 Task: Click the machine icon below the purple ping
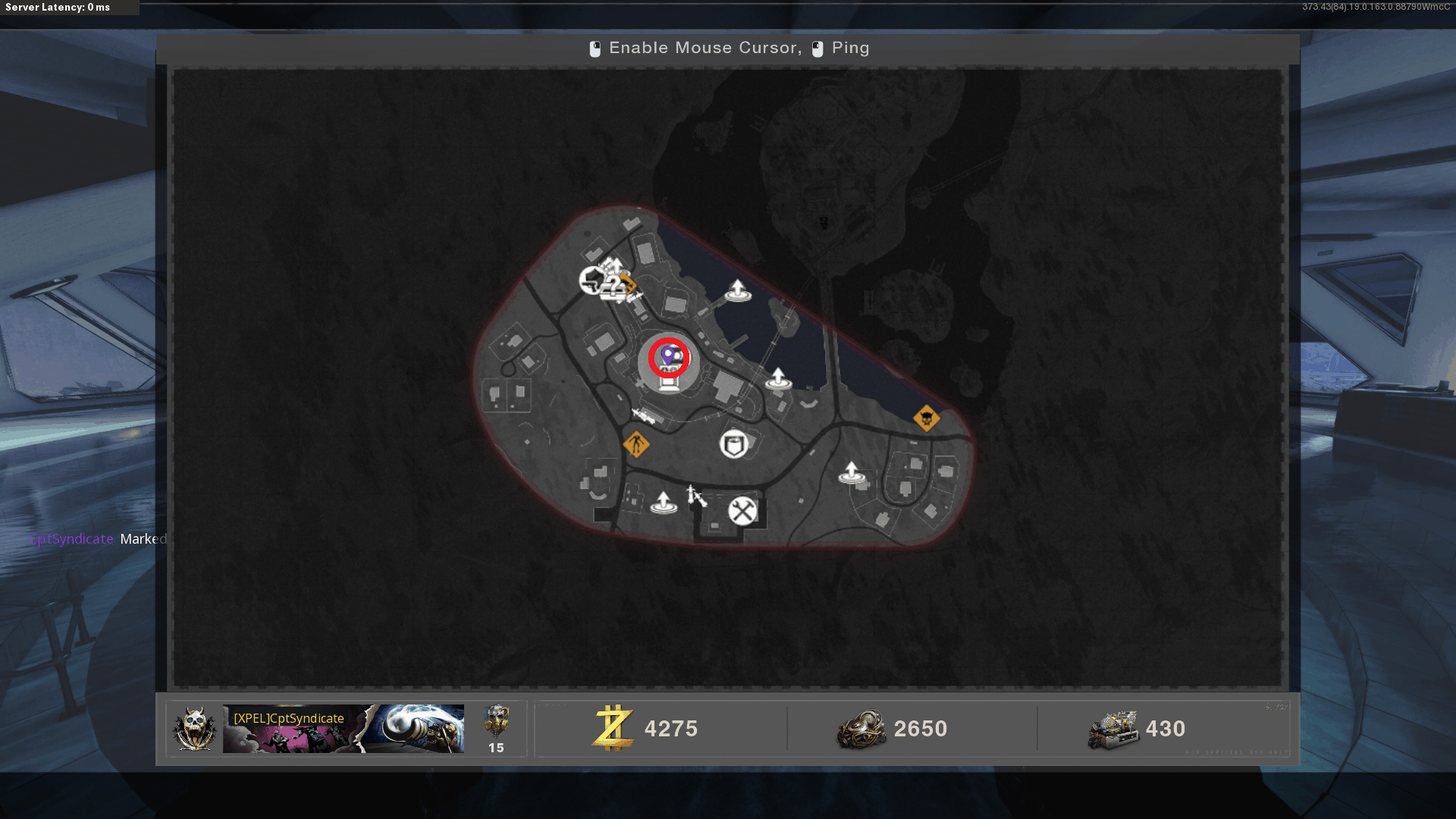coord(669,382)
